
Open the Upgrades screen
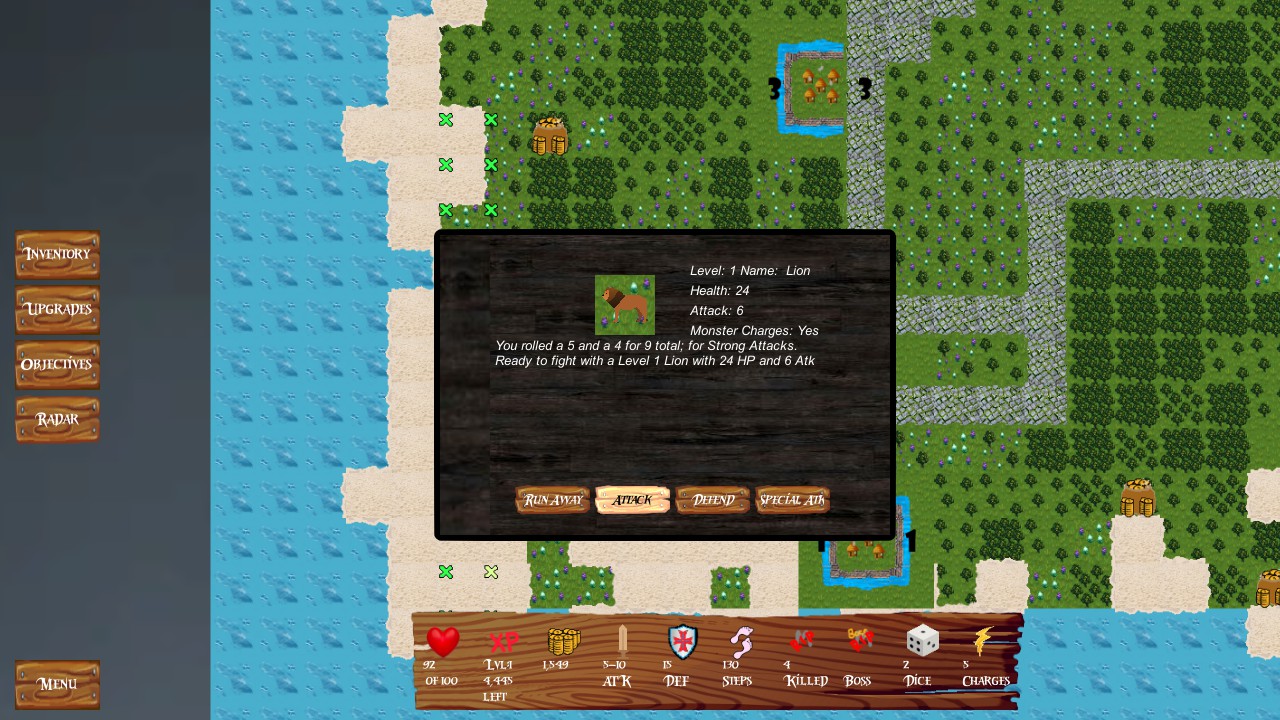[x=57, y=309]
